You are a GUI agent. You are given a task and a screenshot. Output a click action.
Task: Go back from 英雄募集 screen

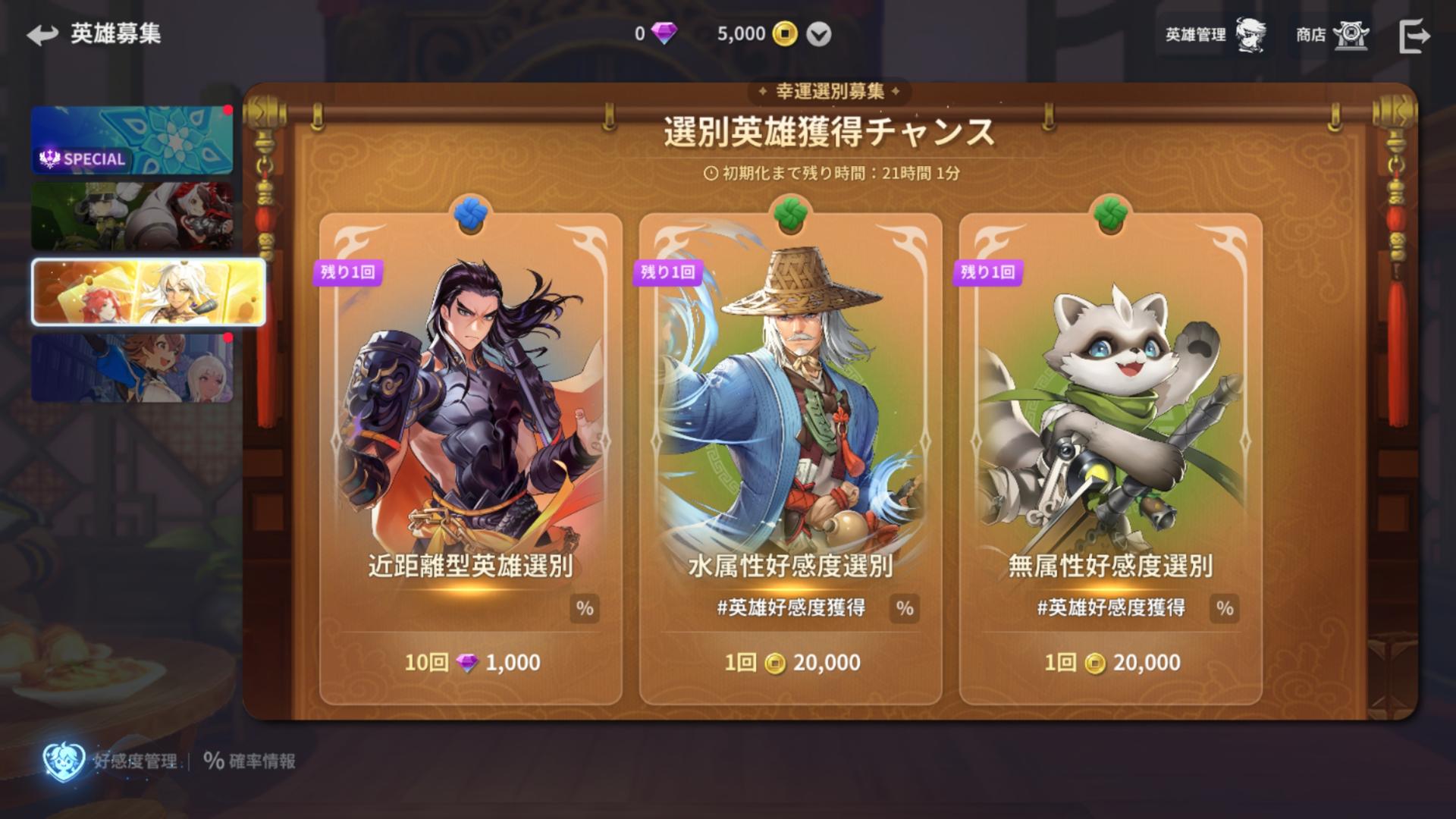42,35
